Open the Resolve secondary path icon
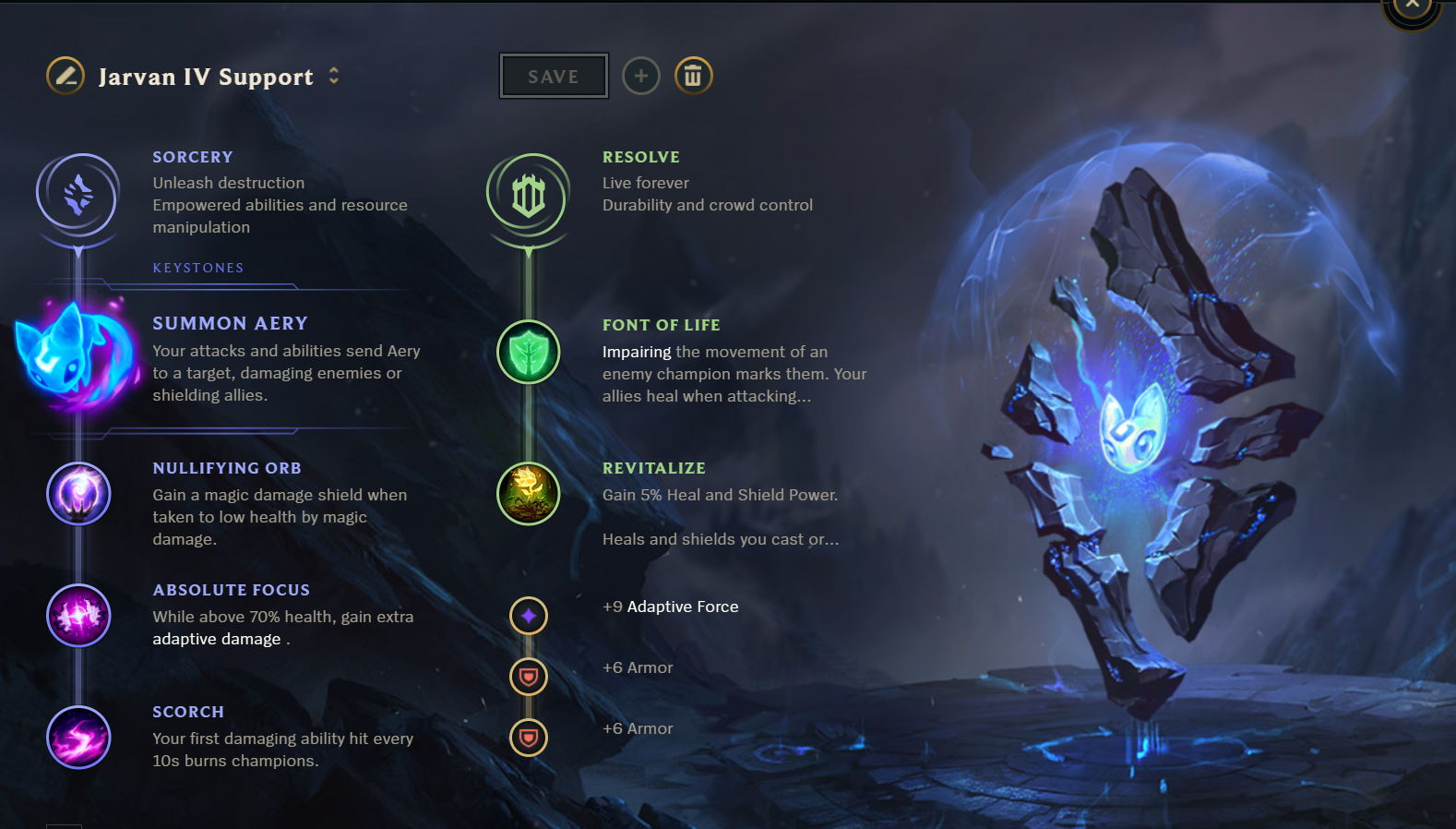1456x829 pixels. pos(529,195)
